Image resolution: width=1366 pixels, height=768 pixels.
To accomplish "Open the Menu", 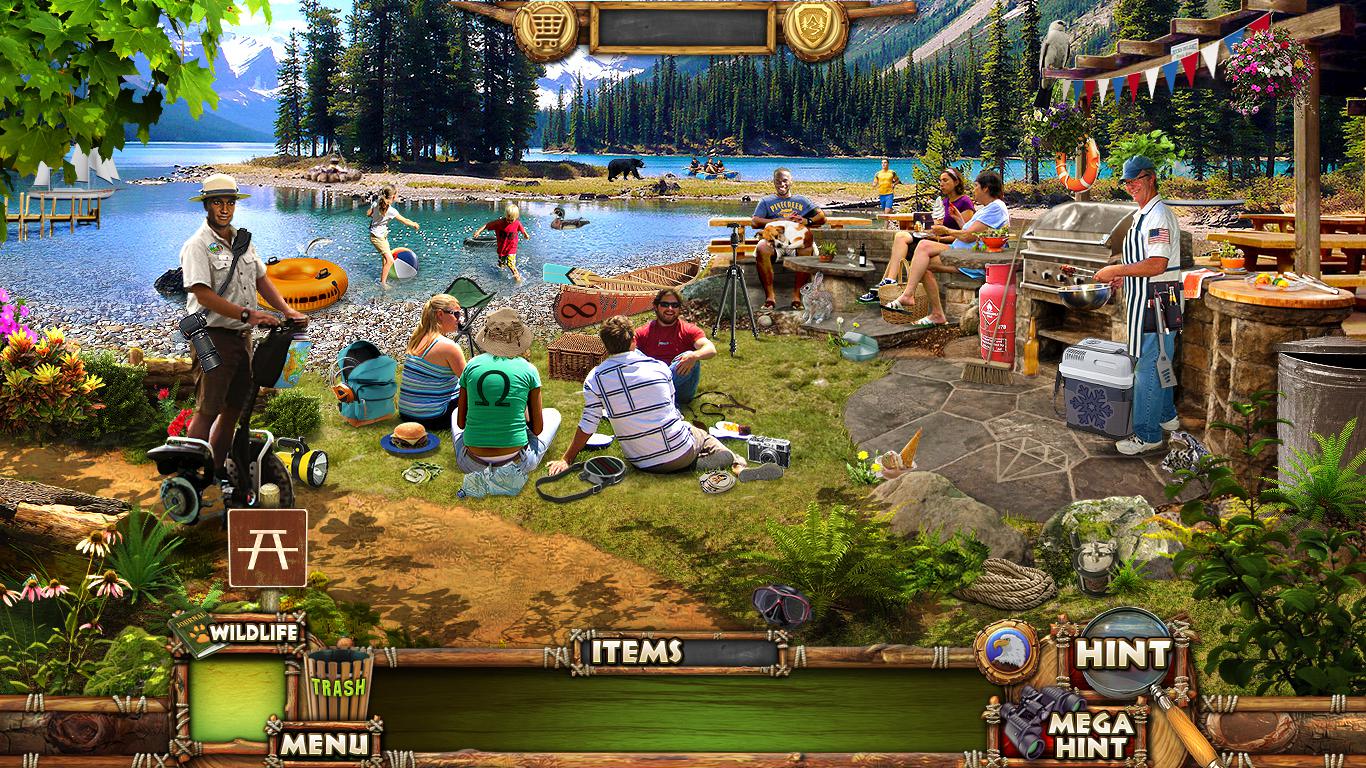I will click(323, 744).
